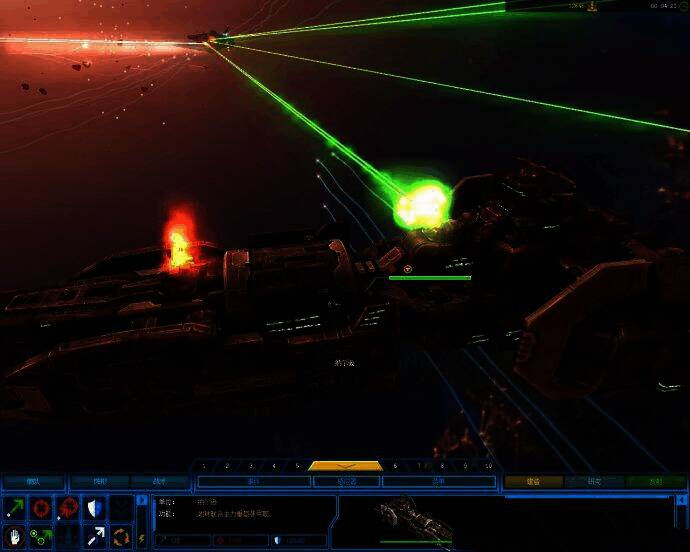The width and height of the screenshot is (690, 552).
Task: Activate the blue shield guard command
Action: (95, 509)
